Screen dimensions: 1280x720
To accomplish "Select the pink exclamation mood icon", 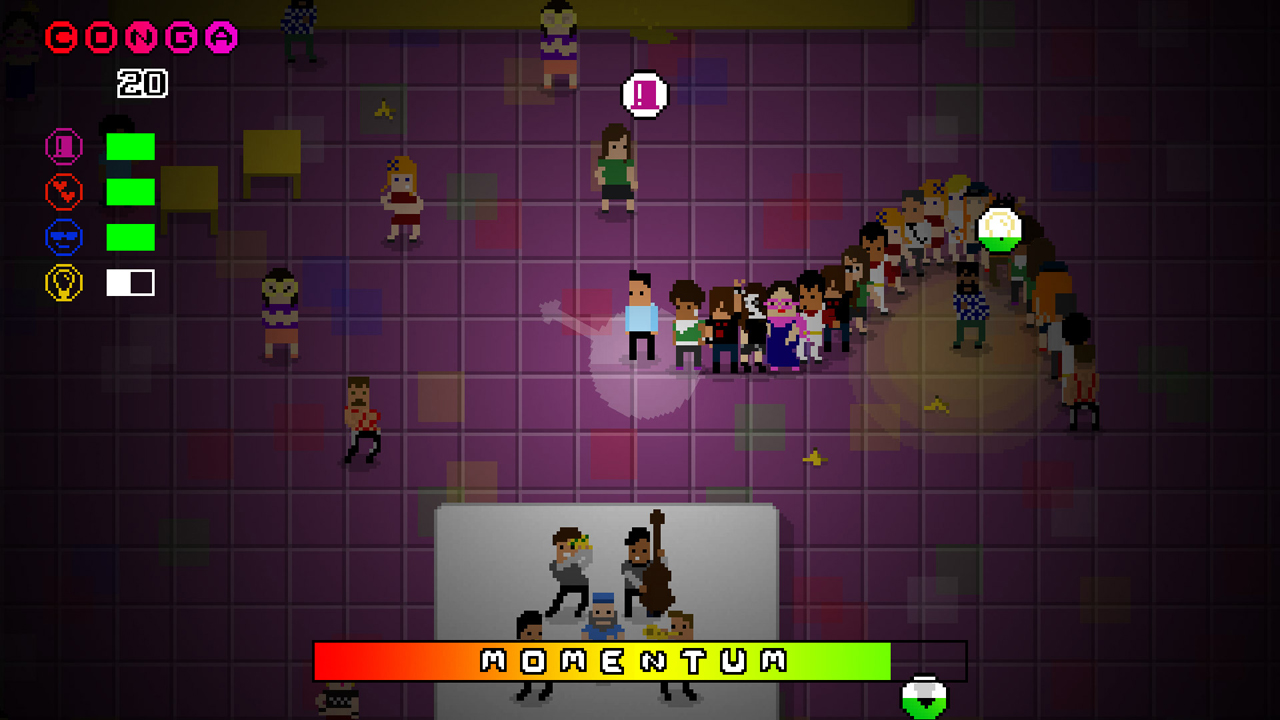I will coord(63,147).
